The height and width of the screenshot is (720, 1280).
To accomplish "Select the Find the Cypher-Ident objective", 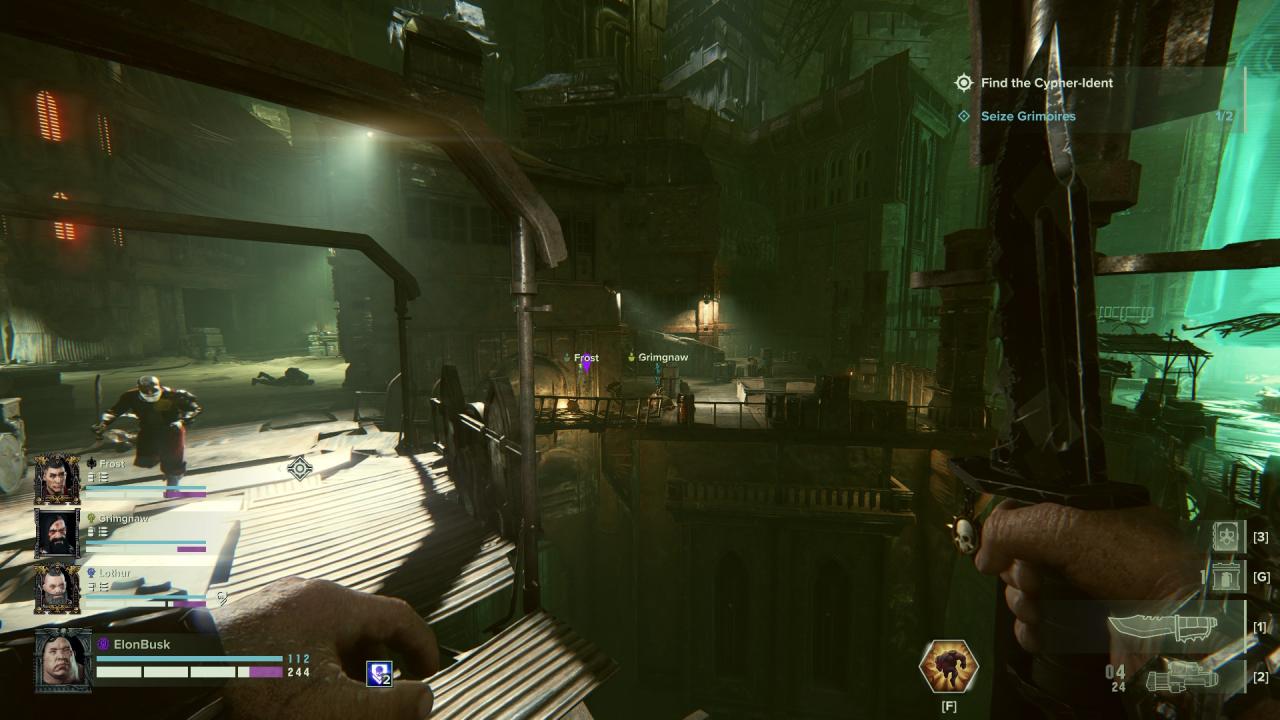I will [x=1046, y=83].
